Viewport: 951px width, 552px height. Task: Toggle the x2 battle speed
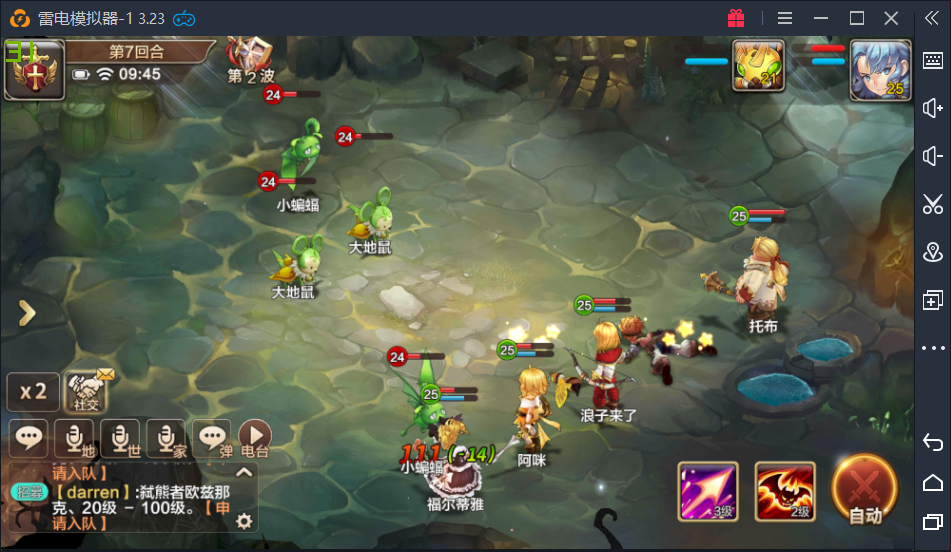[33, 391]
